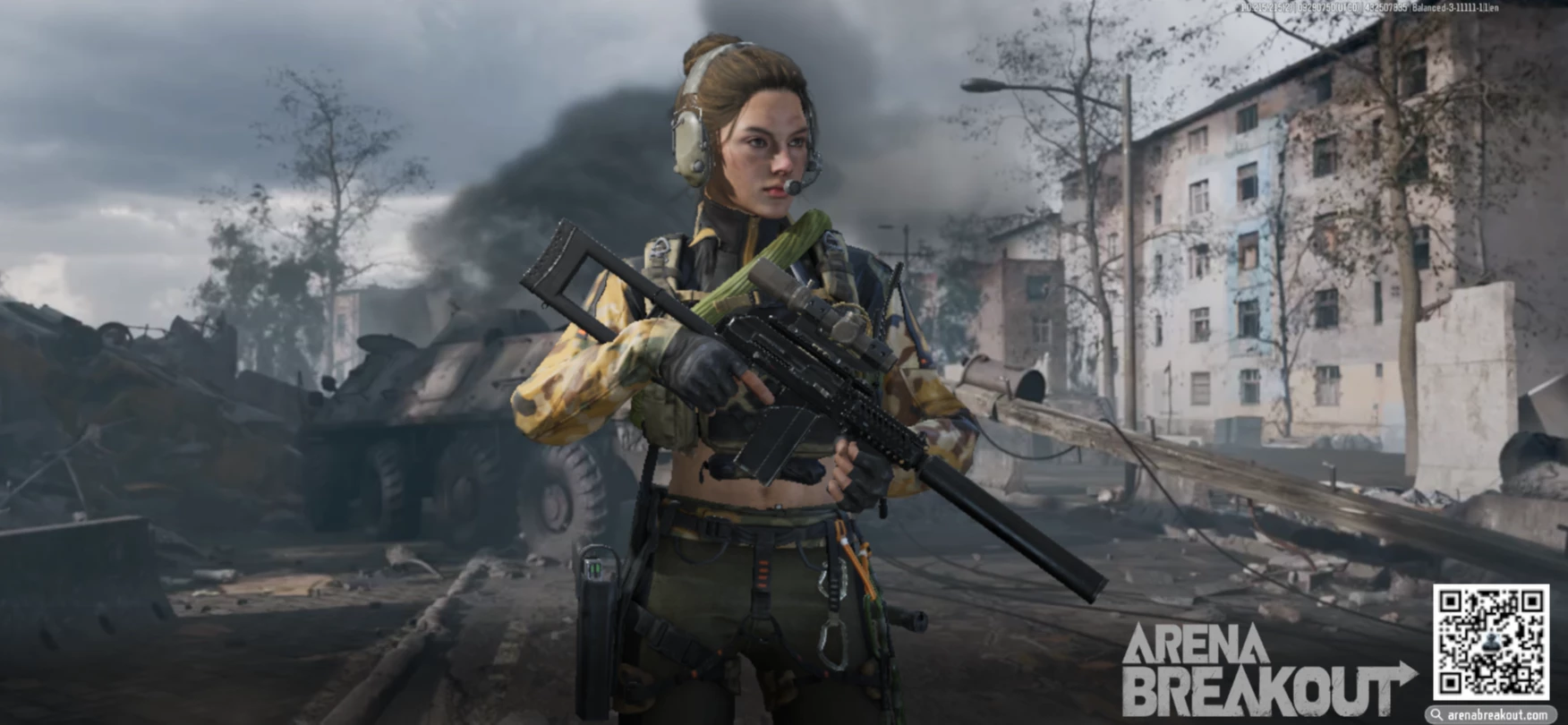This screenshot has width=1568, height=725.
Task: Click the Arena Breakout QR code
Action: (x=1490, y=642)
